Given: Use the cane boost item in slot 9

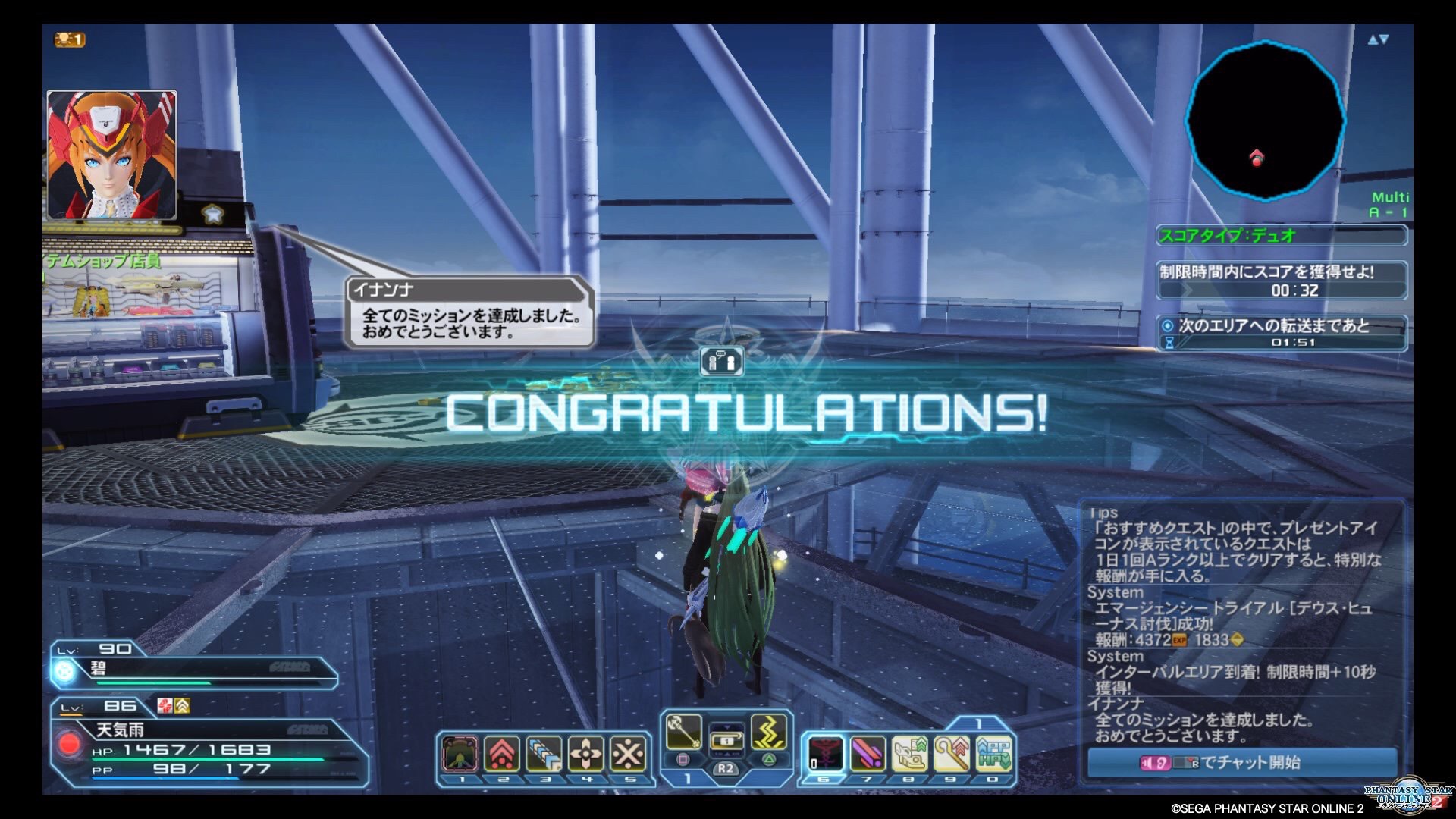Looking at the screenshot, I should coord(951,755).
